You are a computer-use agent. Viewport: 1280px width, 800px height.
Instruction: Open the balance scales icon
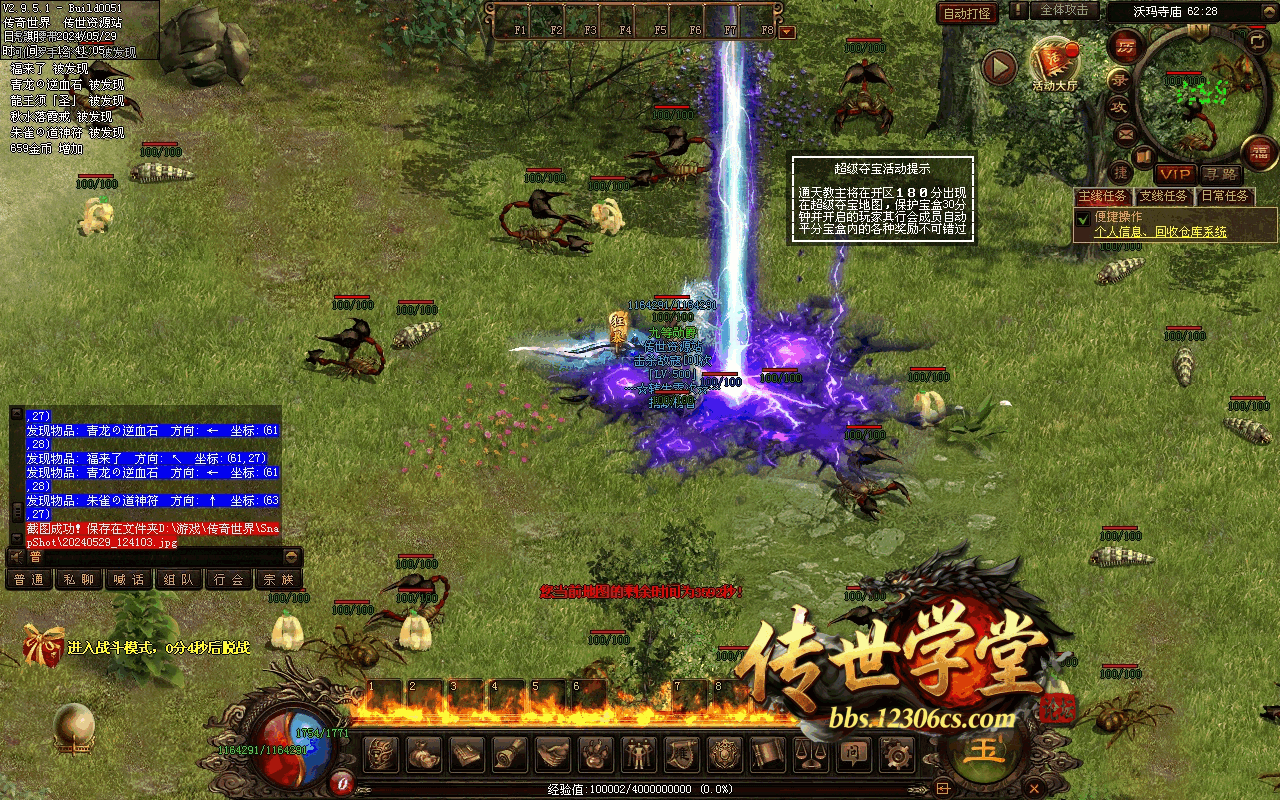[812, 754]
